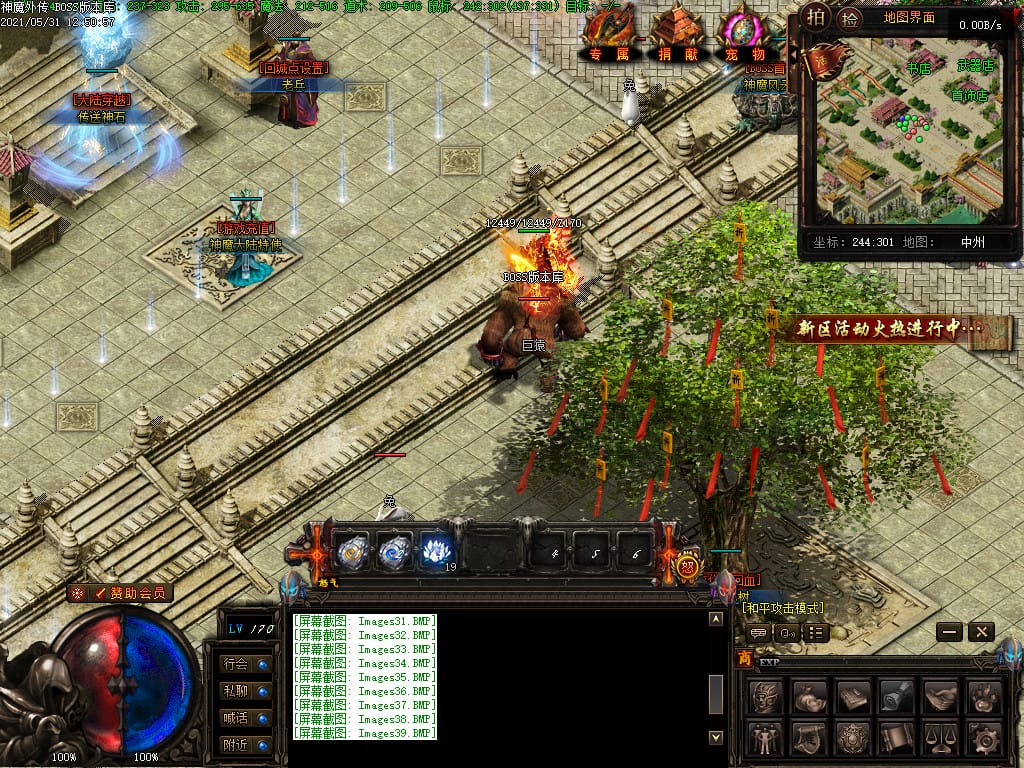Open the settings gear icon
Viewport: 1024px width, 768px height.
click(x=985, y=739)
